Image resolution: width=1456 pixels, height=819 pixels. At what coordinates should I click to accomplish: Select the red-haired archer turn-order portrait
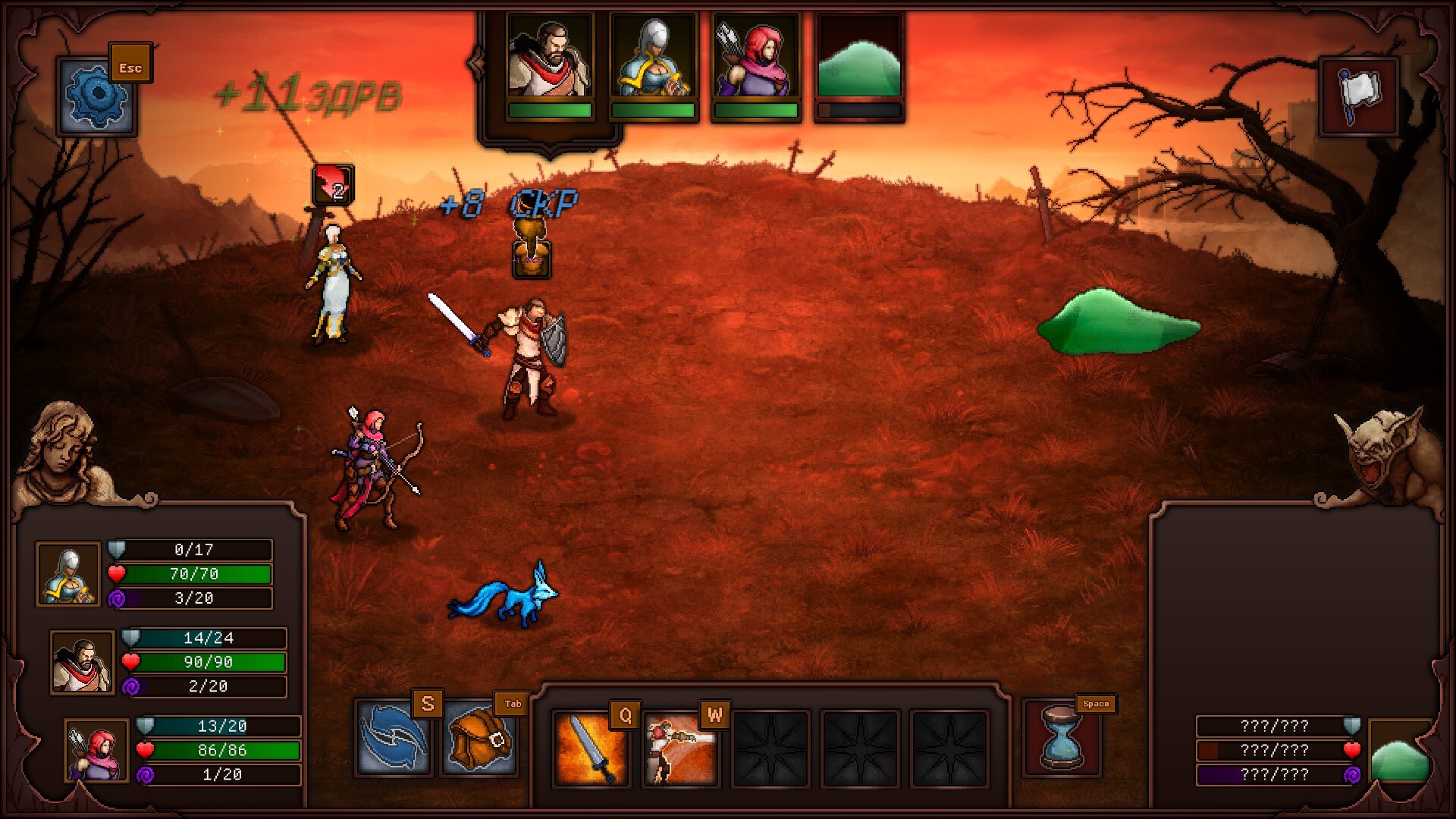click(x=756, y=58)
